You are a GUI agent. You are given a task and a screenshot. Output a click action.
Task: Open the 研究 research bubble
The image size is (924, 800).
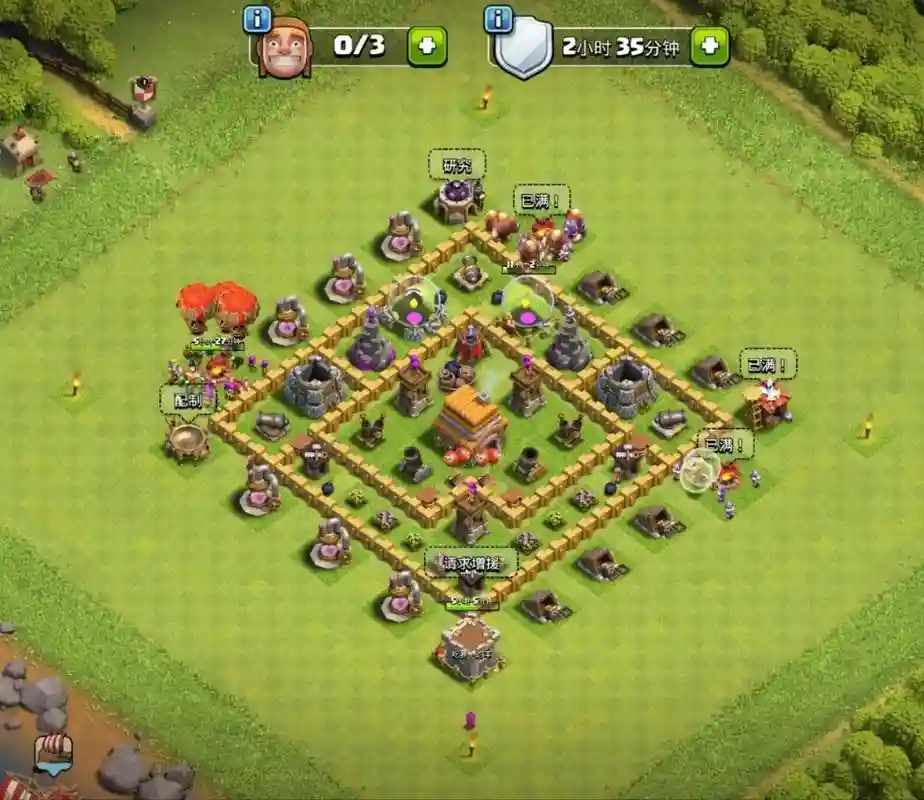(x=457, y=165)
